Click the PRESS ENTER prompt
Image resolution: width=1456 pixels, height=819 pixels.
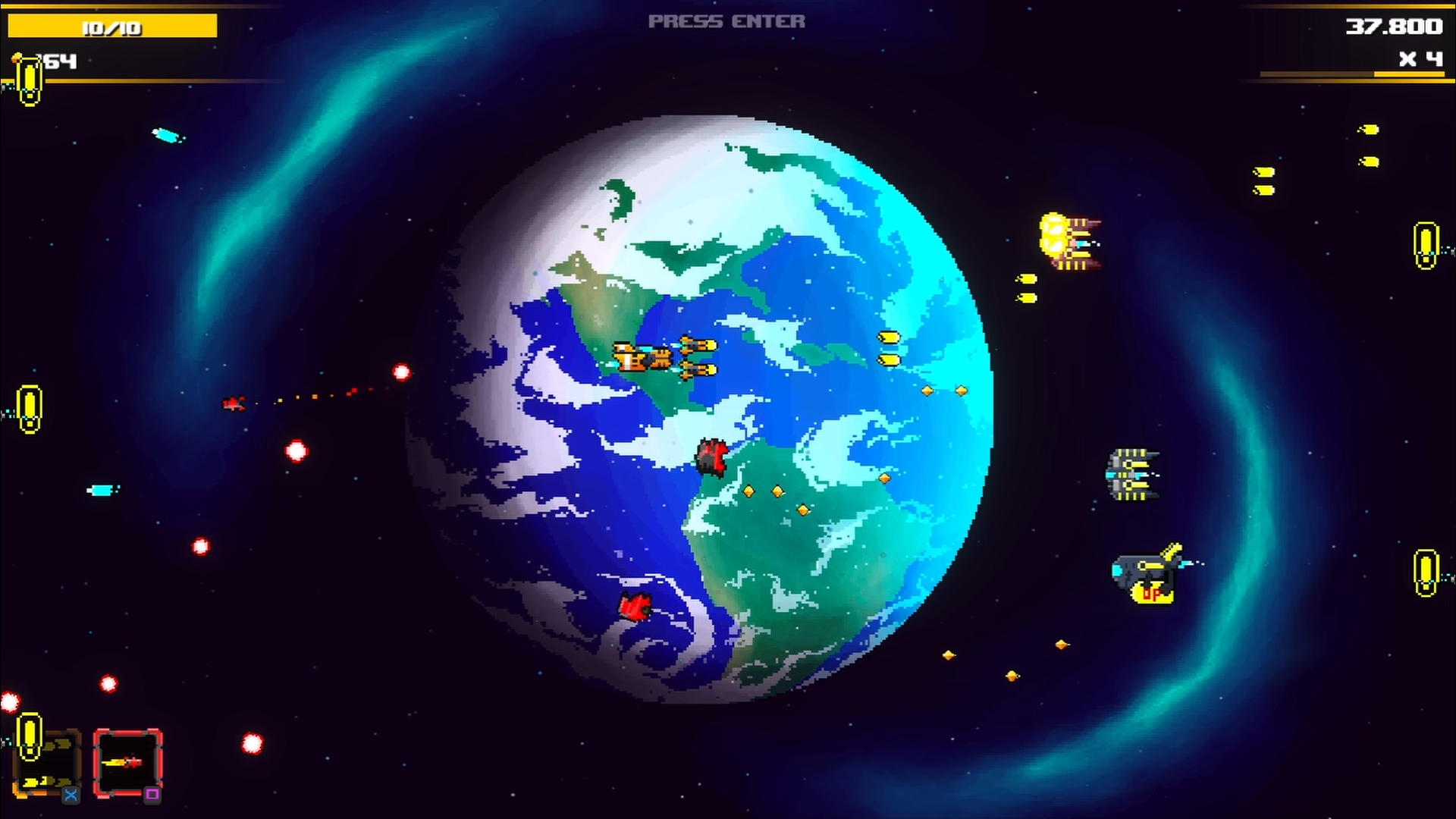pos(726,21)
